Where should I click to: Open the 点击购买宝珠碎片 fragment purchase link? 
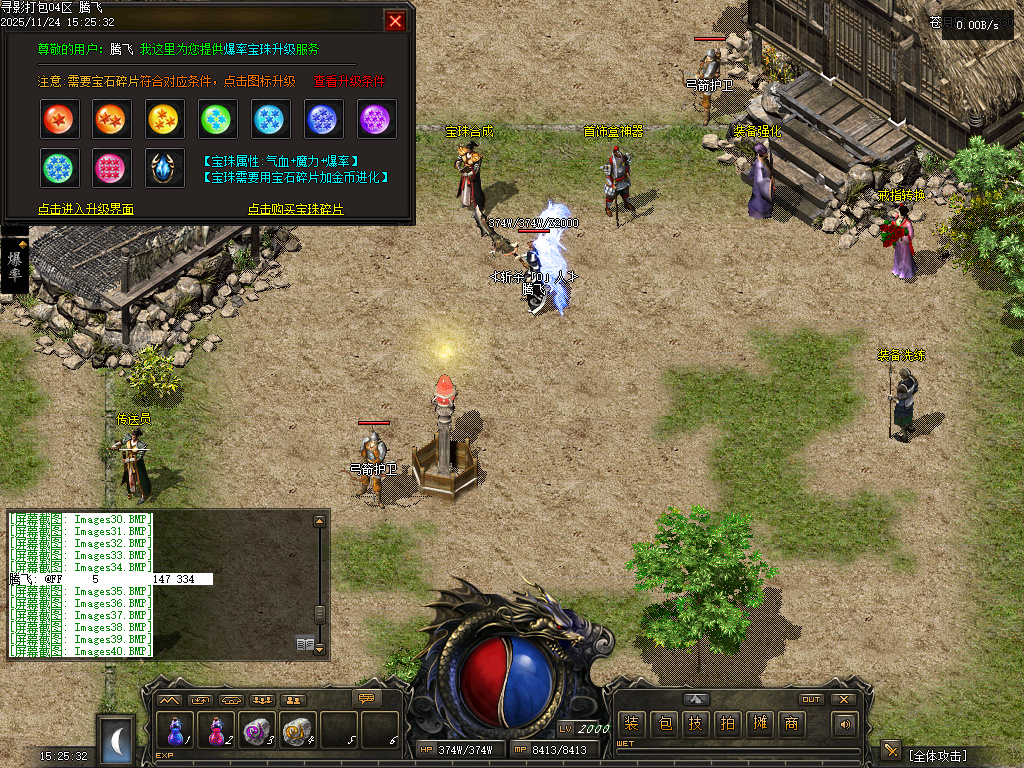(296, 209)
